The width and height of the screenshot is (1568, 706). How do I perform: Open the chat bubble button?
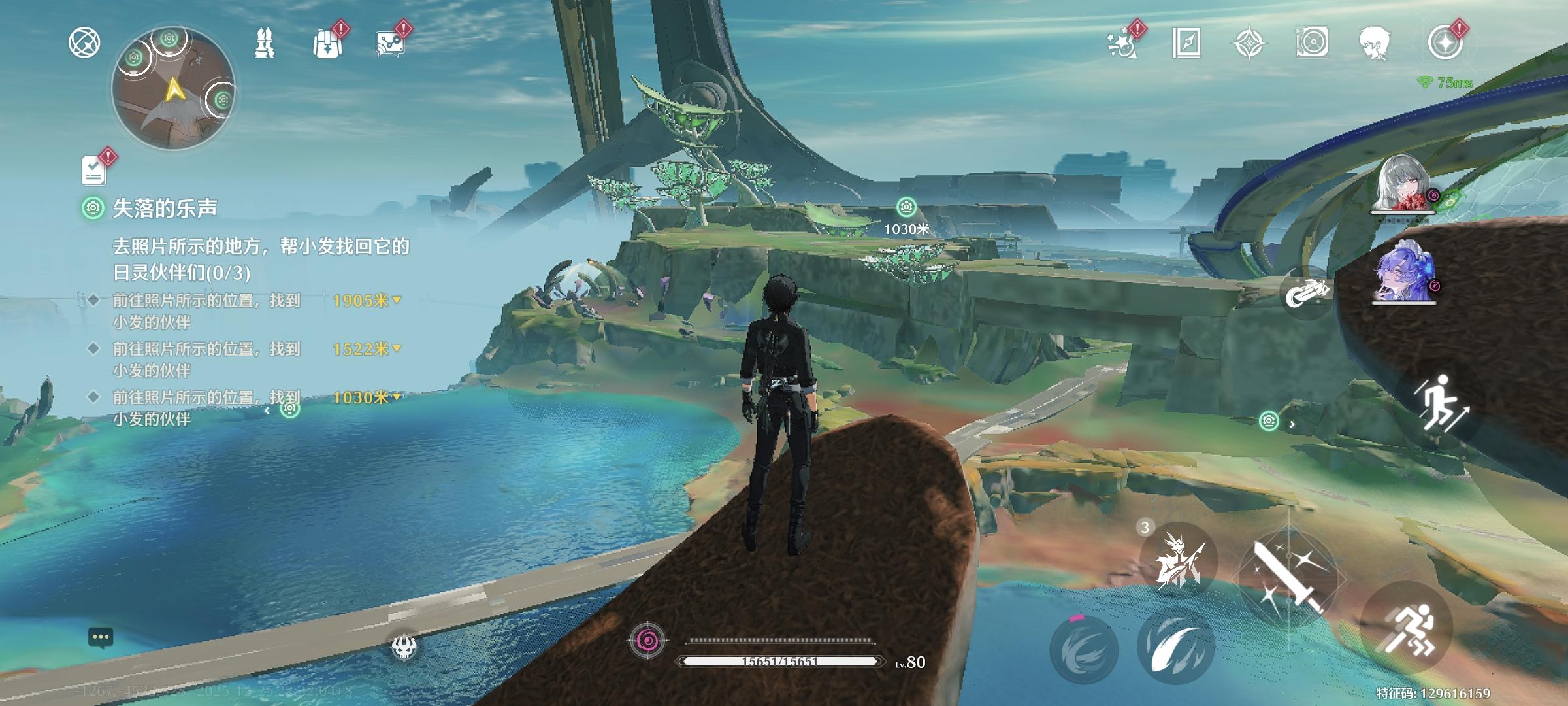click(x=101, y=637)
